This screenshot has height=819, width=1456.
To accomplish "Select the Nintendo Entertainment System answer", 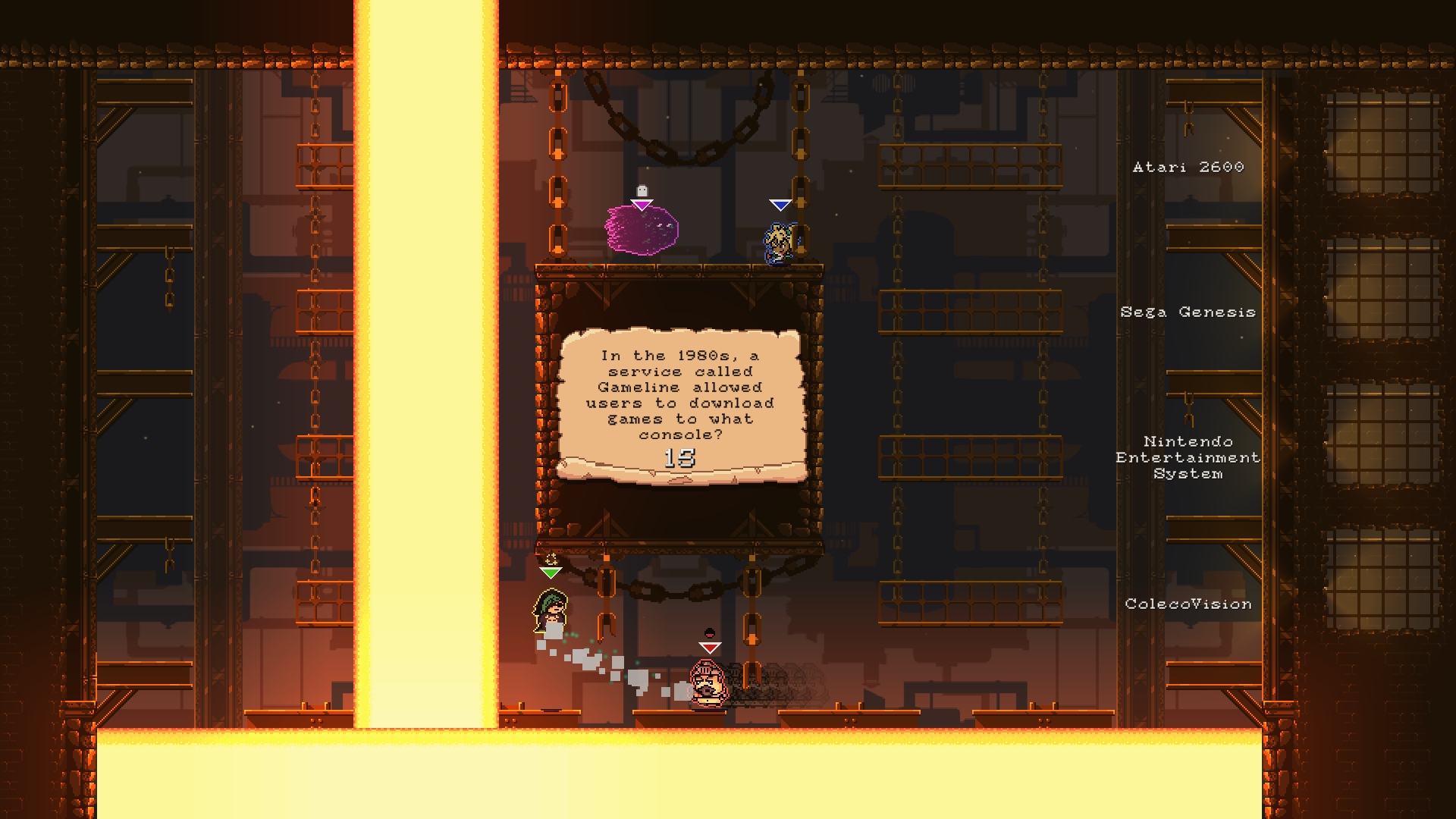I will (x=1187, y=458).
